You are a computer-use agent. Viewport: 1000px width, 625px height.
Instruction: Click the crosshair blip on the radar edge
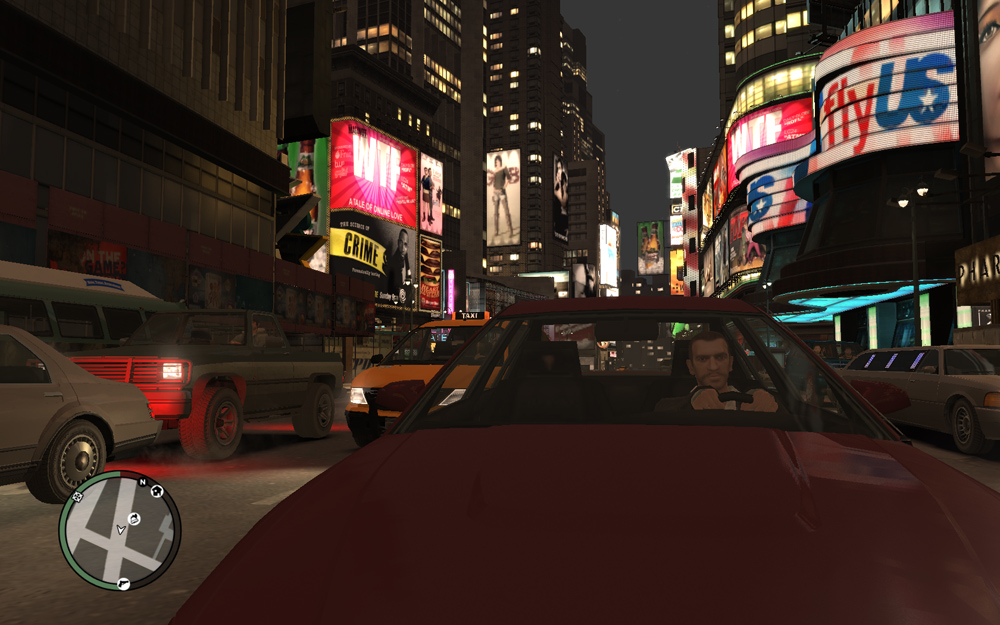[78, 495]
